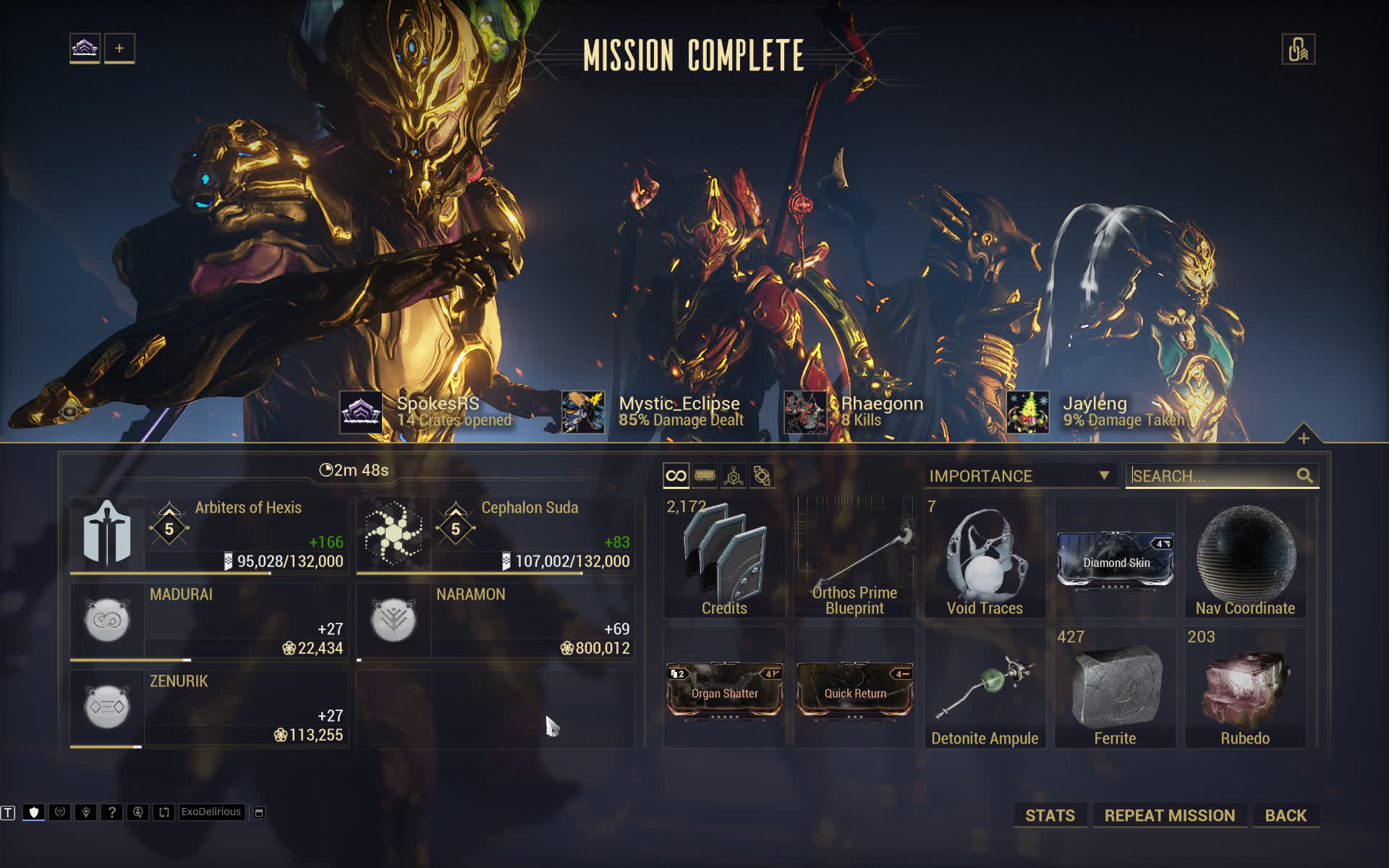
Task: Inspect the Detonite Ampule item
Action: pyautogui.click(x=985, y=687)
